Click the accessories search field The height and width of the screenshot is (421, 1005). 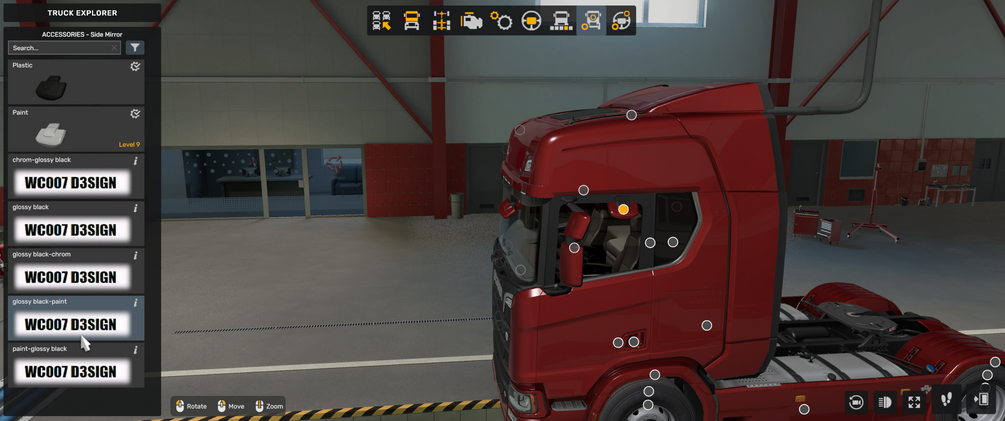[60, 48]
